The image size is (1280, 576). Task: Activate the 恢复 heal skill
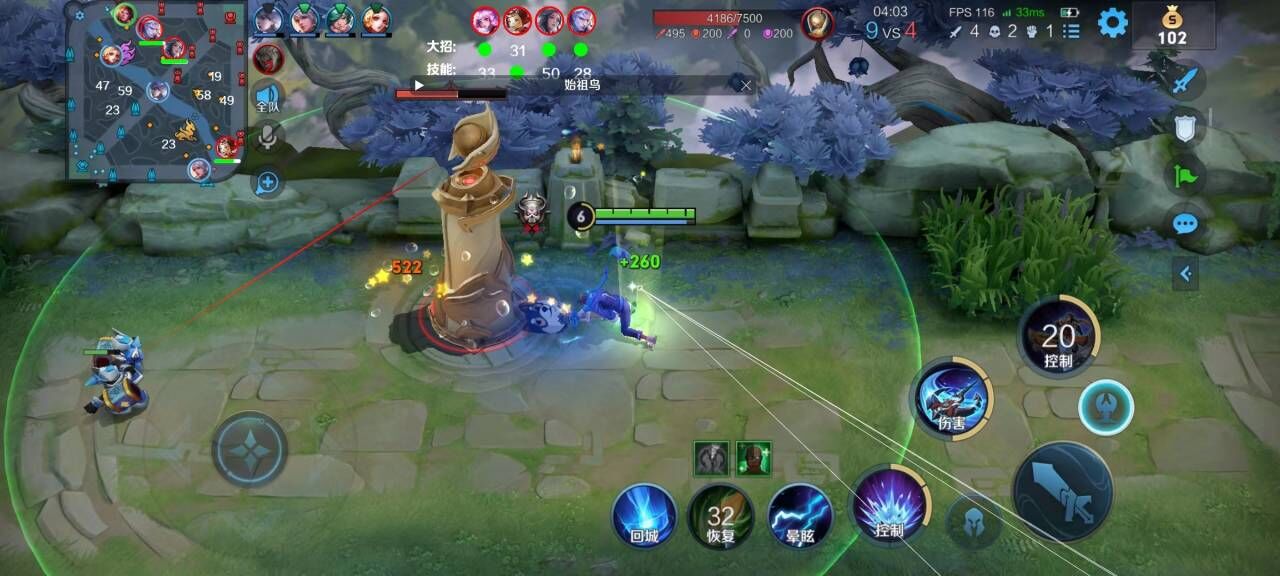[720, 516]
